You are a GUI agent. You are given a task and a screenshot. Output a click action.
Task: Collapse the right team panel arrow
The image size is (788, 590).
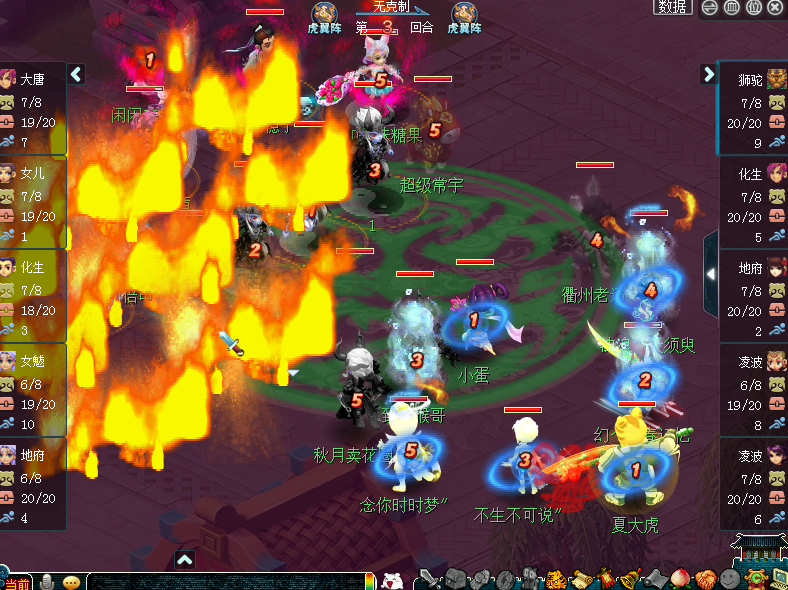709,74
